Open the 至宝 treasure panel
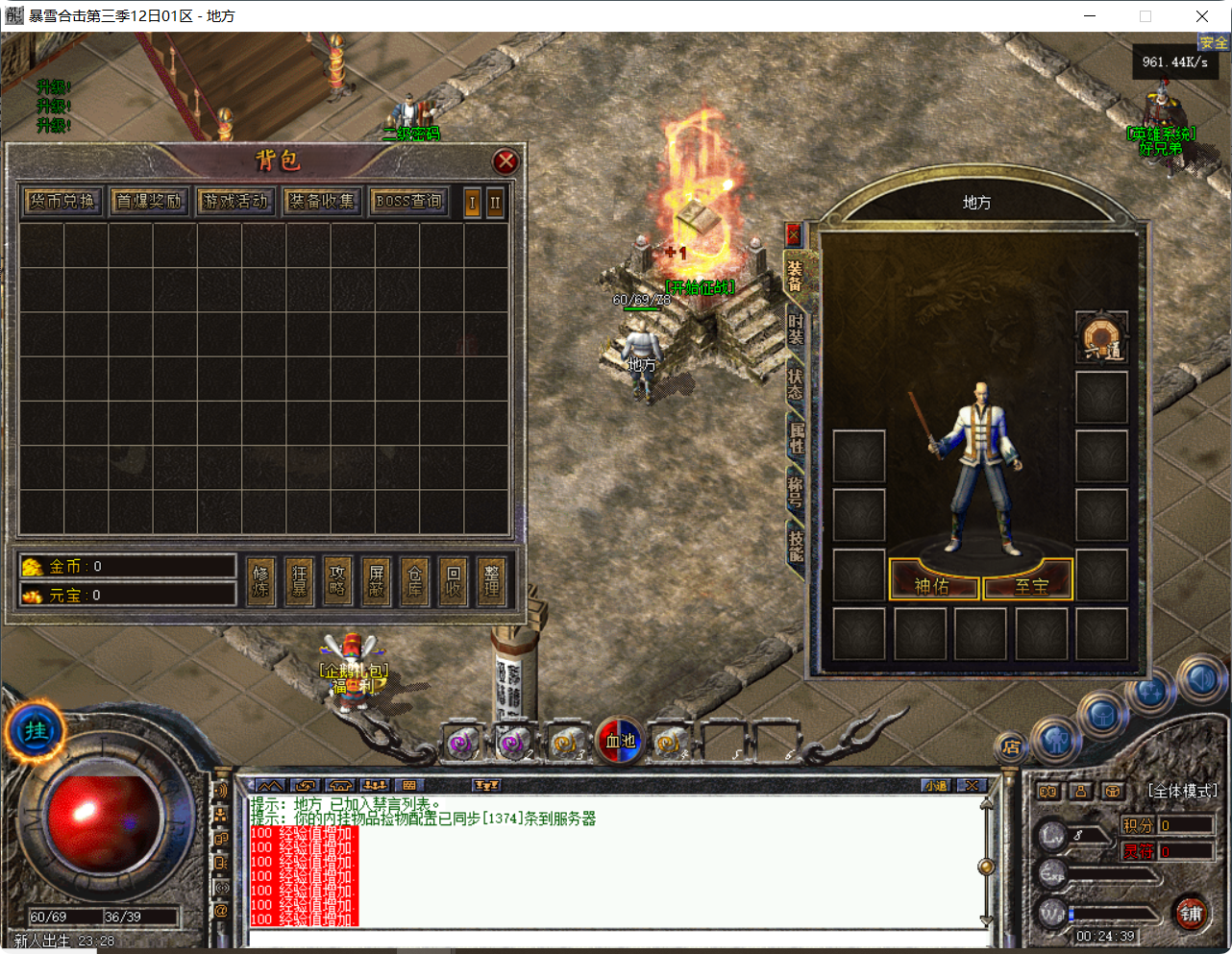This screenshot has width=1232, height=954. [1031, 586]
